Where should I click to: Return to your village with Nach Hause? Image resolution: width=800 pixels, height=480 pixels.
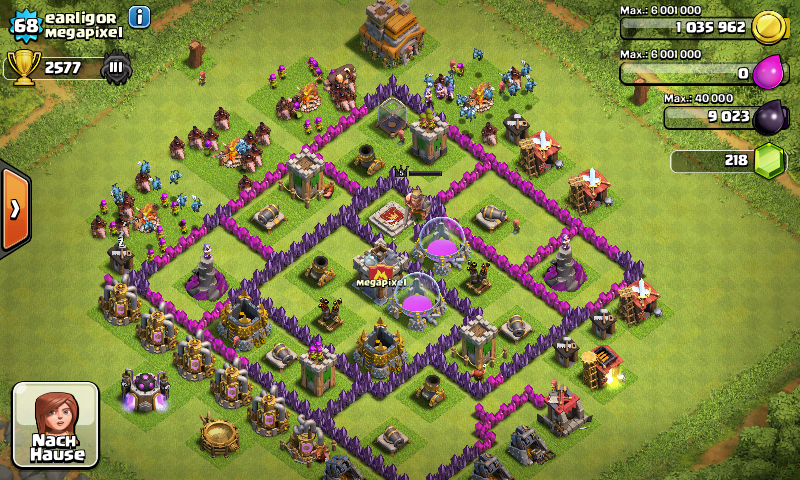(55, 424)
